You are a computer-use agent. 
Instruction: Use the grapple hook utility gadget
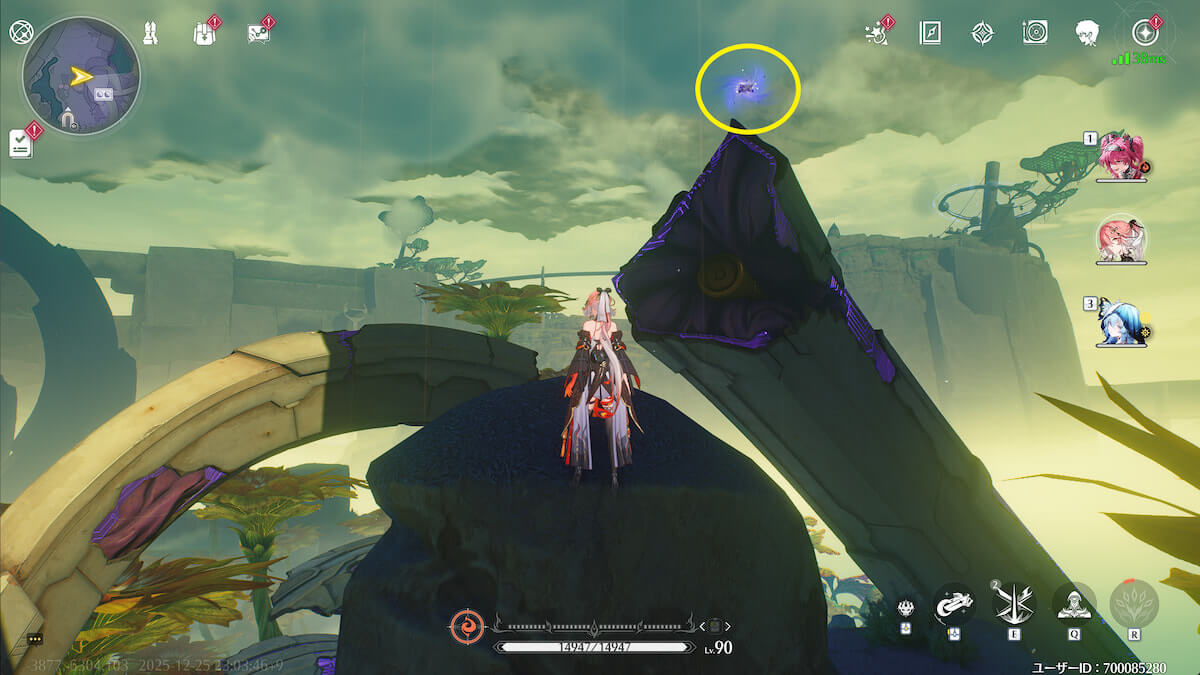954,604
